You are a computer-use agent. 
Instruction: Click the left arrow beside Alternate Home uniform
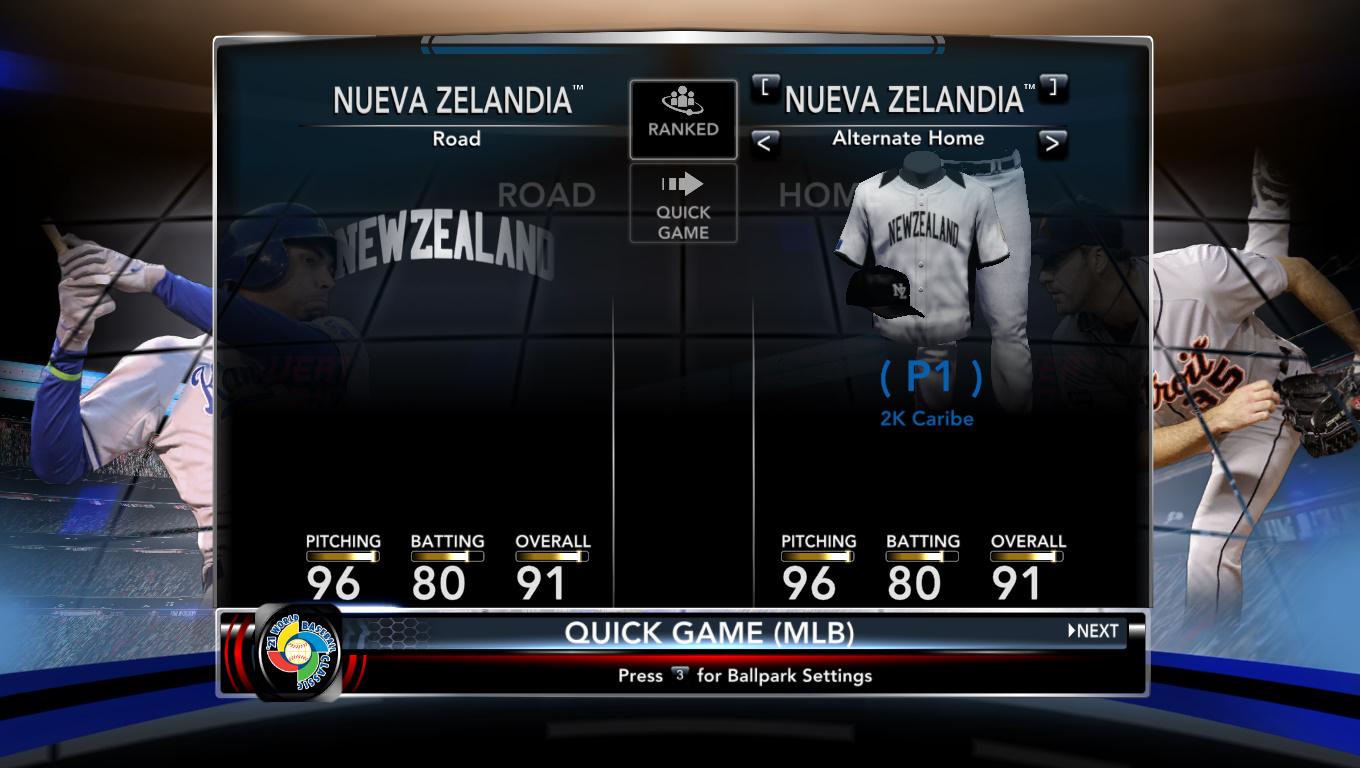[763, 143]
